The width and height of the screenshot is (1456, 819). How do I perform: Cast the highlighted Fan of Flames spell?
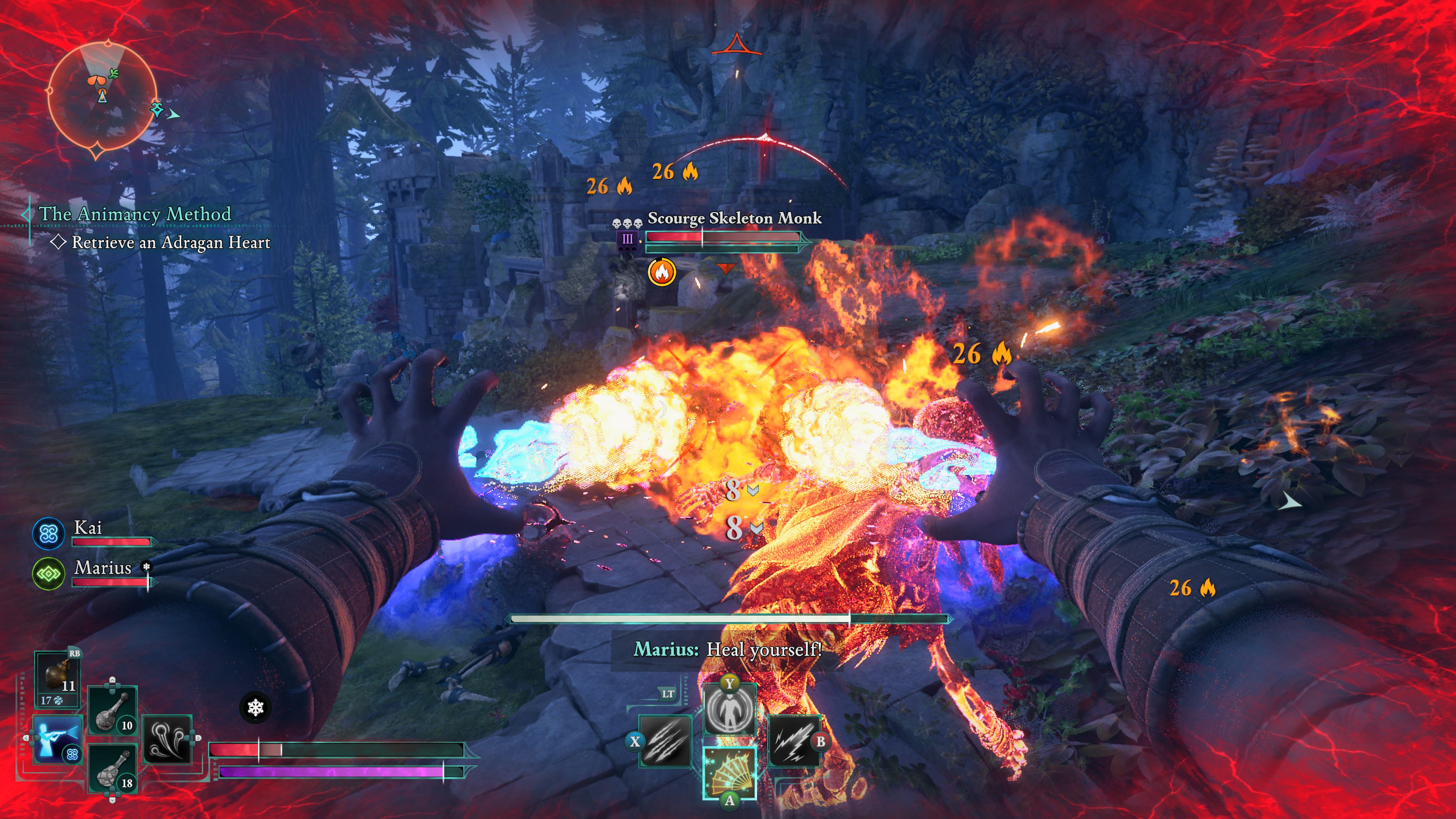tap(730, 773)
